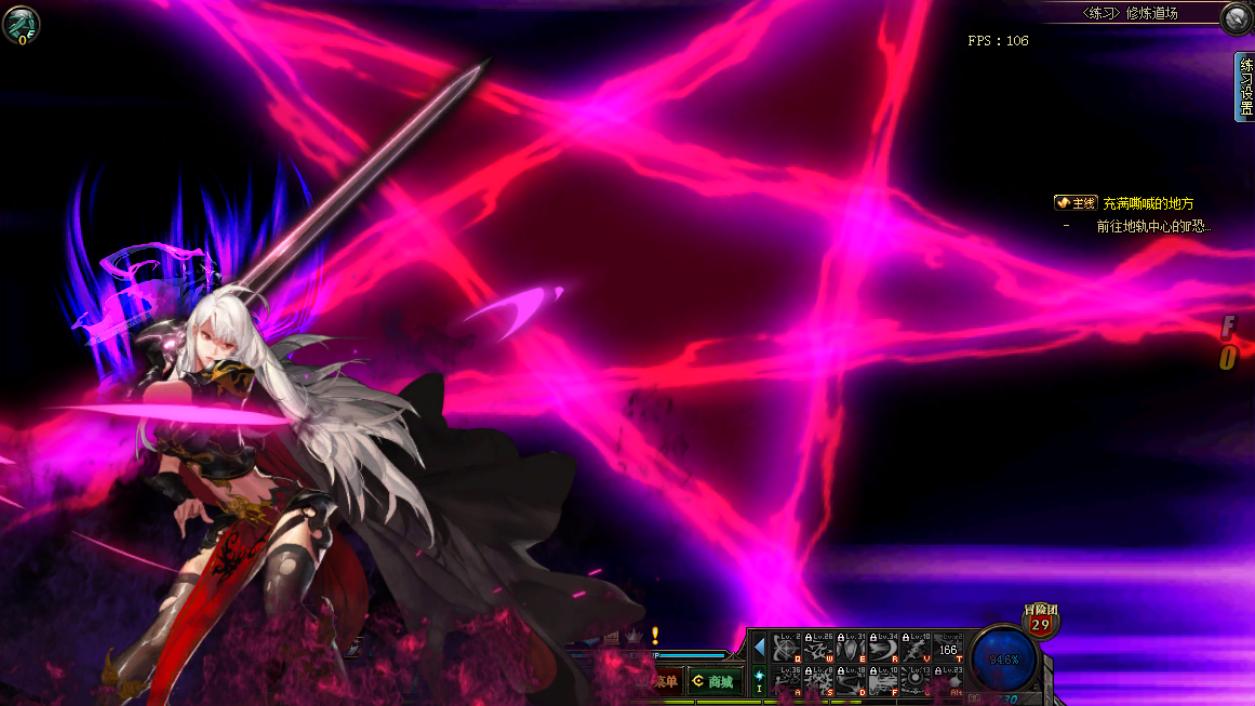
Task: Open the green 商城 shop button
Action: (714, 682)
